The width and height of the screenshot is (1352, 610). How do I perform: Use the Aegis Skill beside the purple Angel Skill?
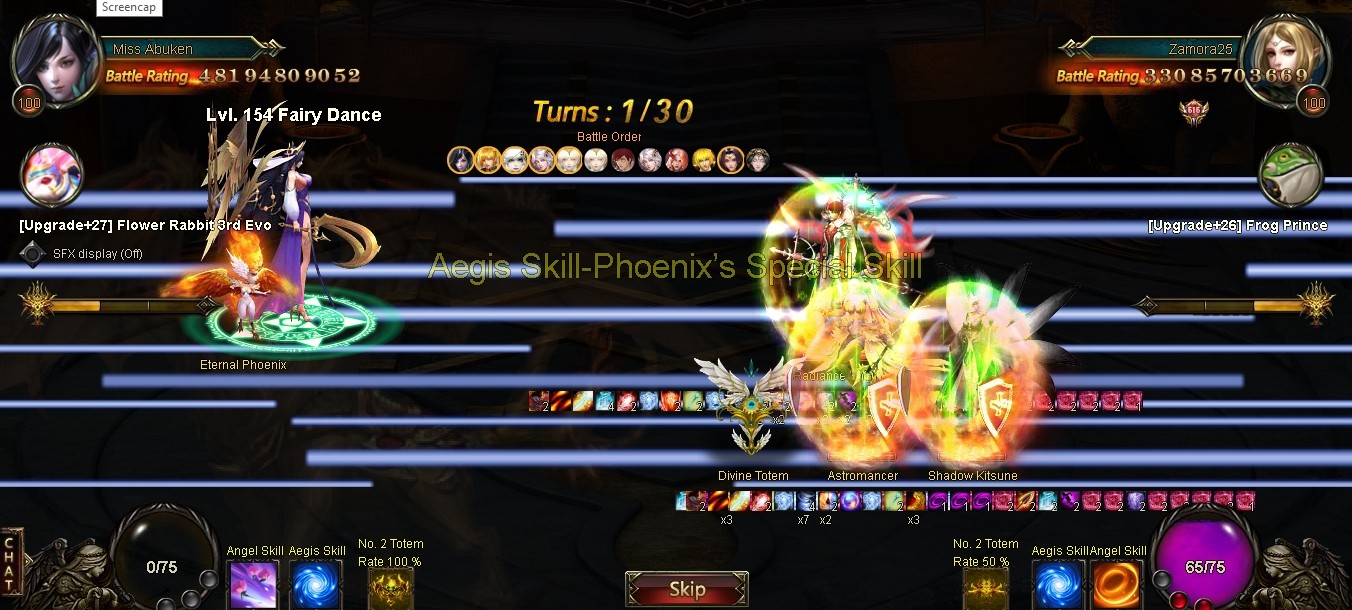[316, 584]
